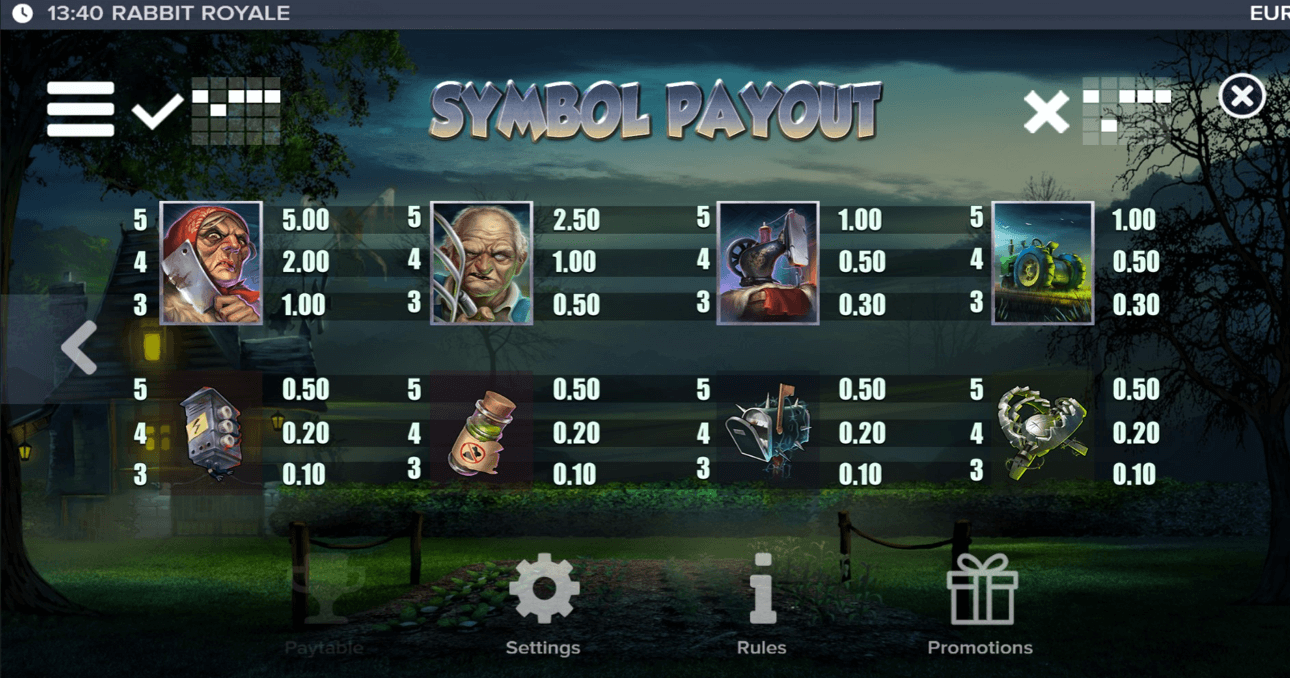The image size is (1290, 678).
Task: Open the hamburger menu
Action: point(80,108)
